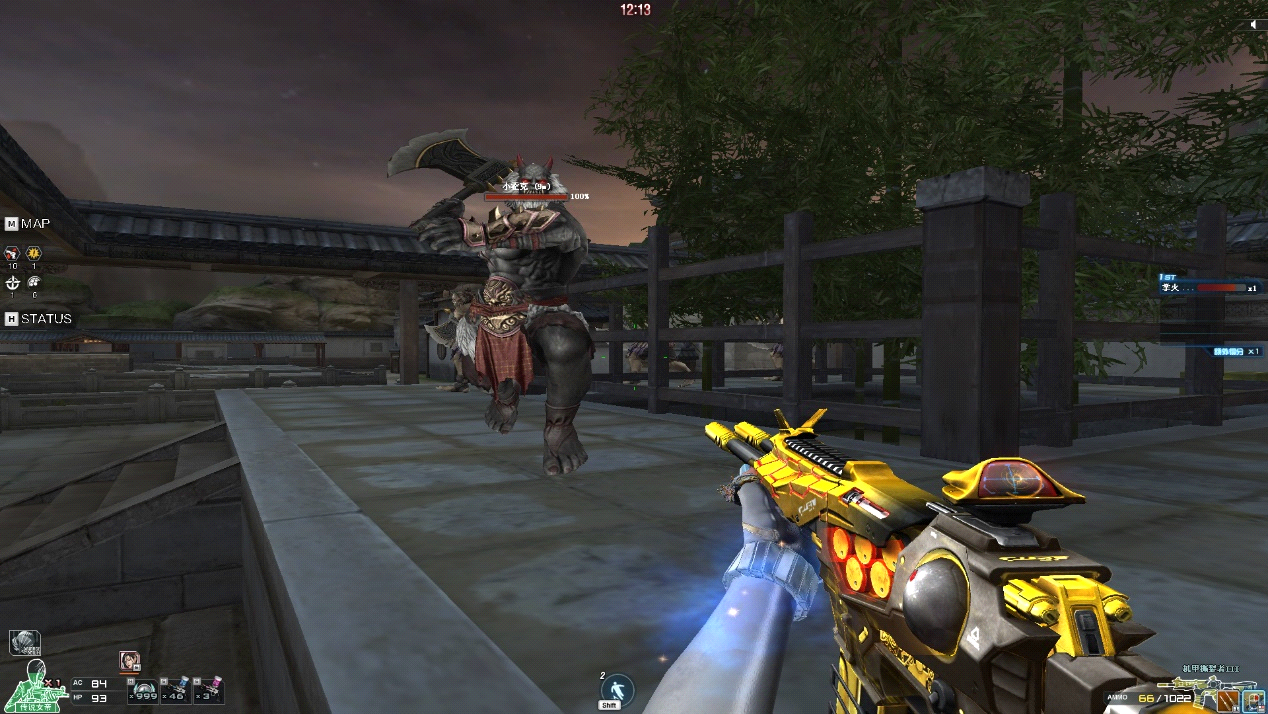The height and width of the screenshot is (714, 1268).
Task: Click the feathered wing badge above the soldier
Action: coord(24,641)
